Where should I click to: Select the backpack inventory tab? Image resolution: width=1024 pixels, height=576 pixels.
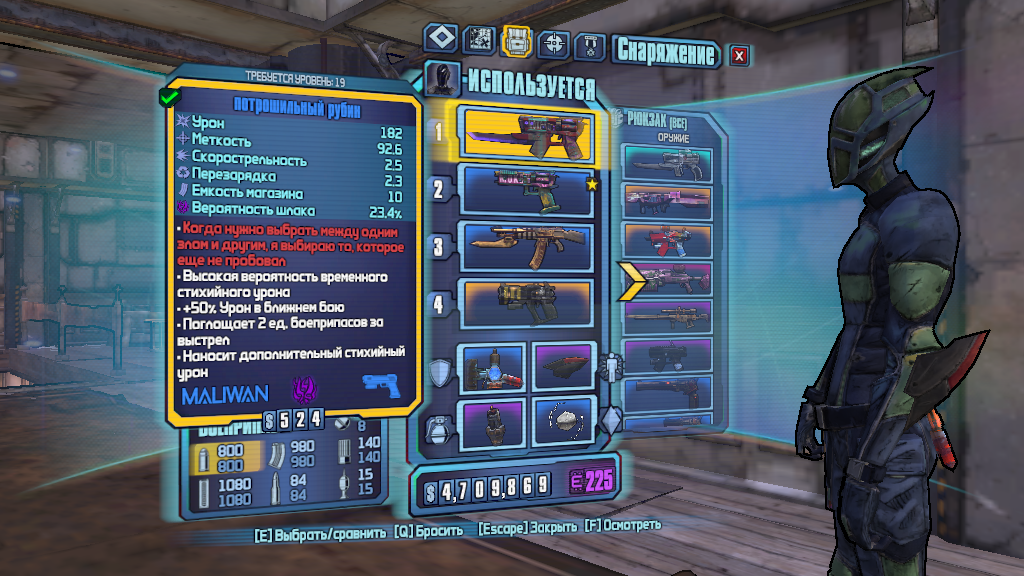click(516, 41)
